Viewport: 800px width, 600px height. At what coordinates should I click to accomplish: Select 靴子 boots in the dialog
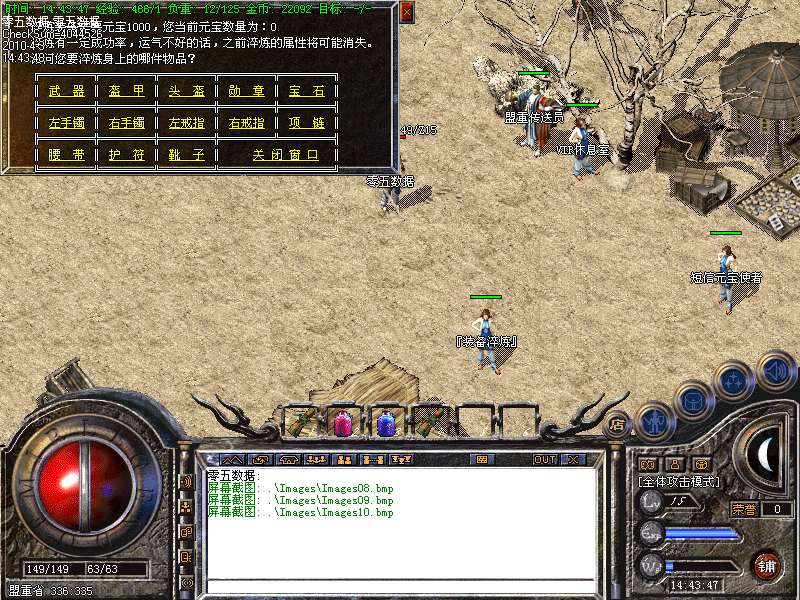coord(187,155)
